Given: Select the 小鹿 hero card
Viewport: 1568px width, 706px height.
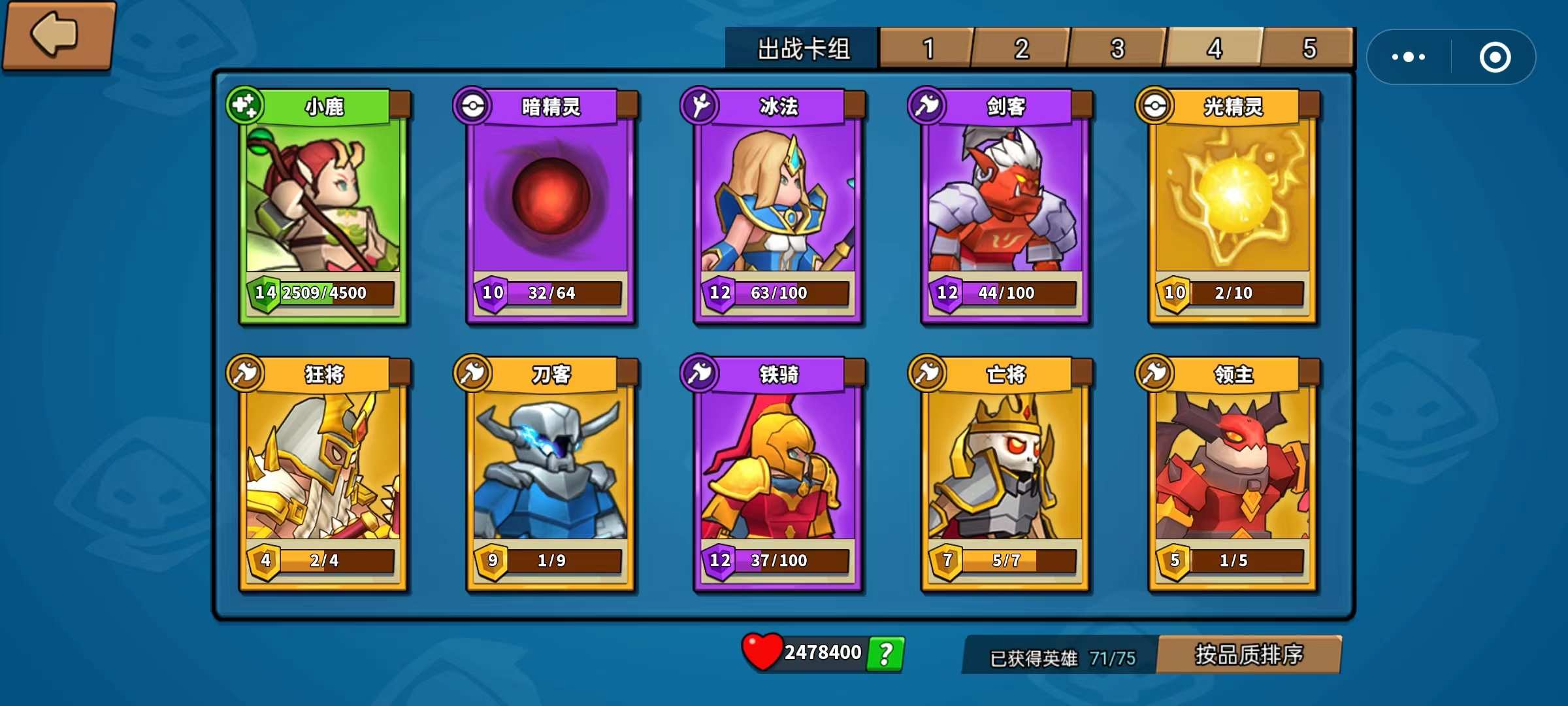Looking at the screenshot, I should click(x=323, y=206).
